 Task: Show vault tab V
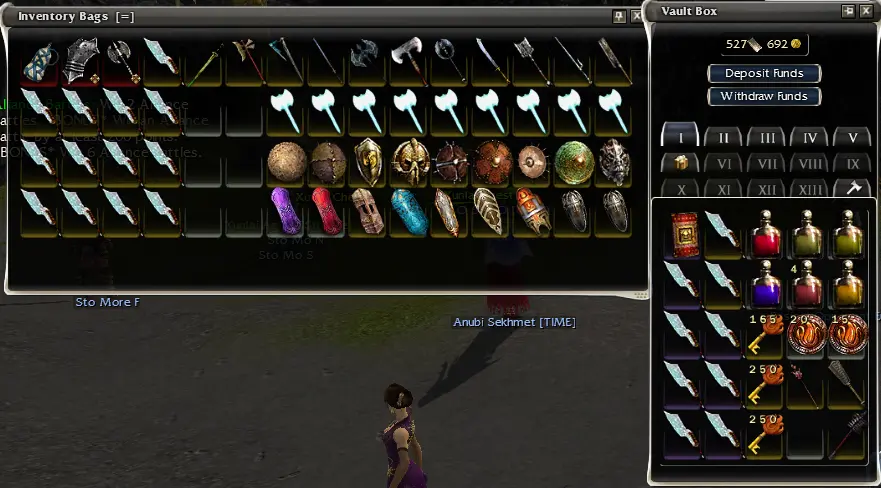click(x=852, y=138)
